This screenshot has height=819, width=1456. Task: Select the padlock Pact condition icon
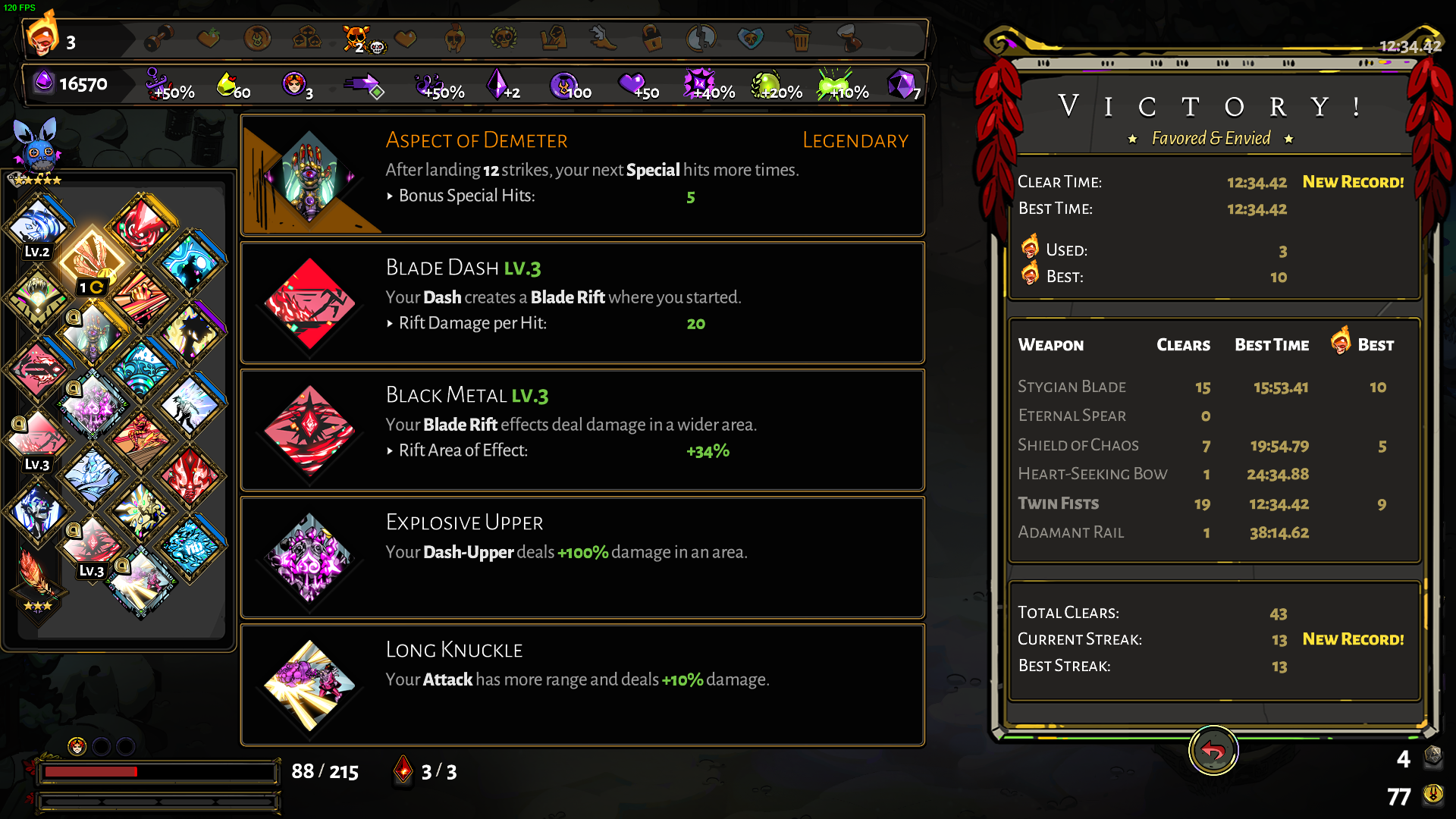(x=651, y=38)
